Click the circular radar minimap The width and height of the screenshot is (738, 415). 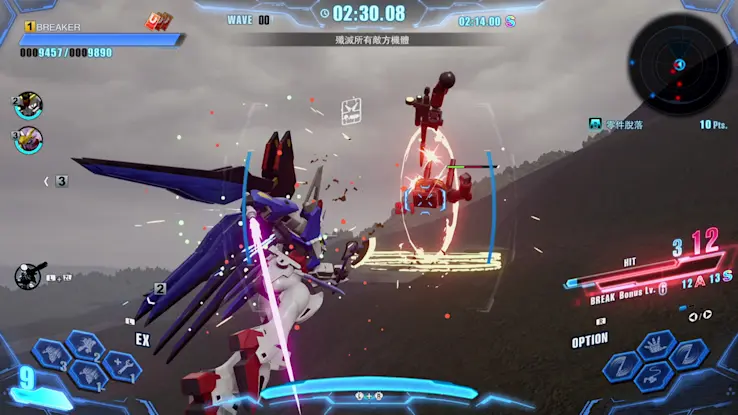[677, 65]
